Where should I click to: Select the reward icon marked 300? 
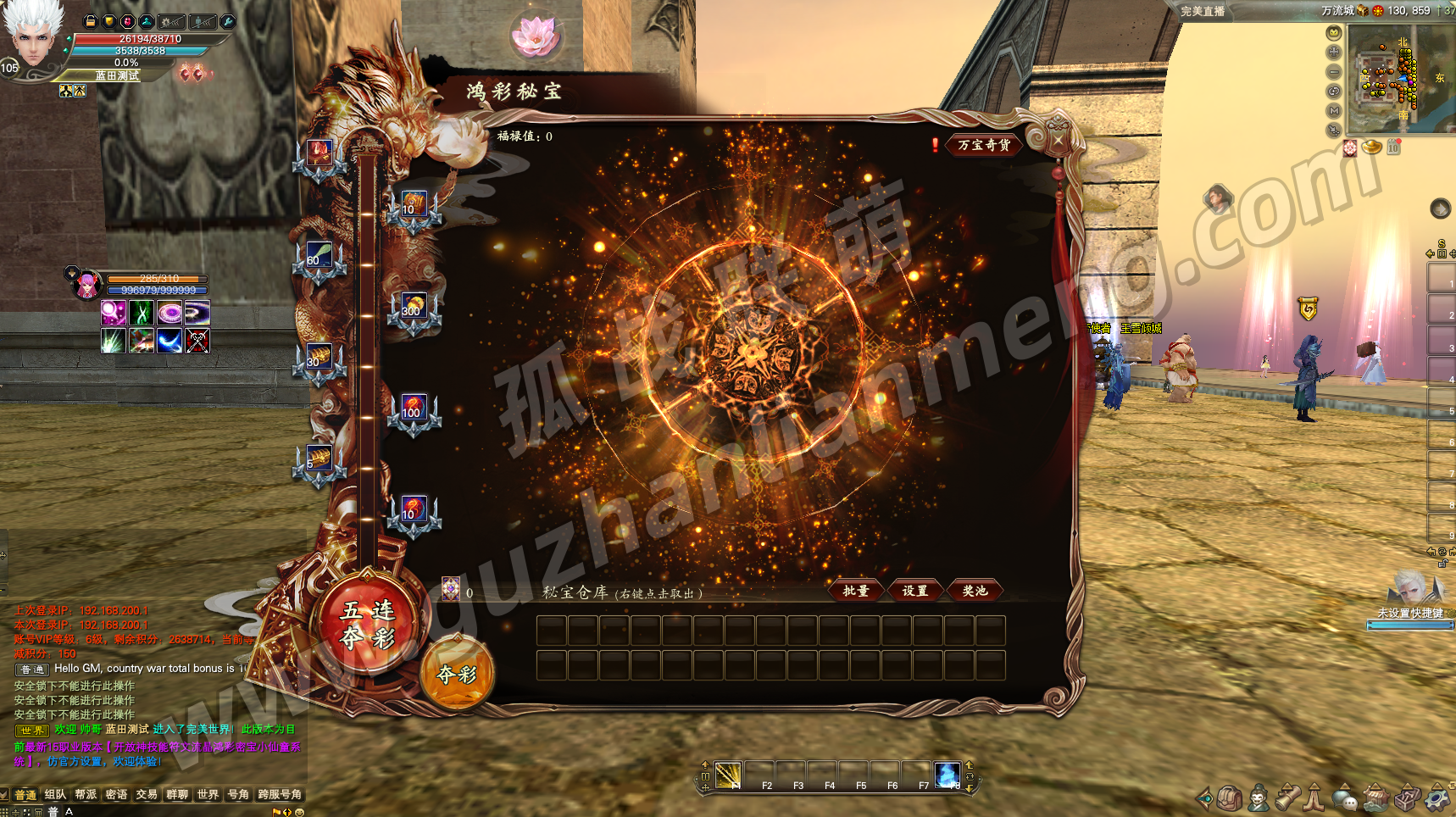413,308
